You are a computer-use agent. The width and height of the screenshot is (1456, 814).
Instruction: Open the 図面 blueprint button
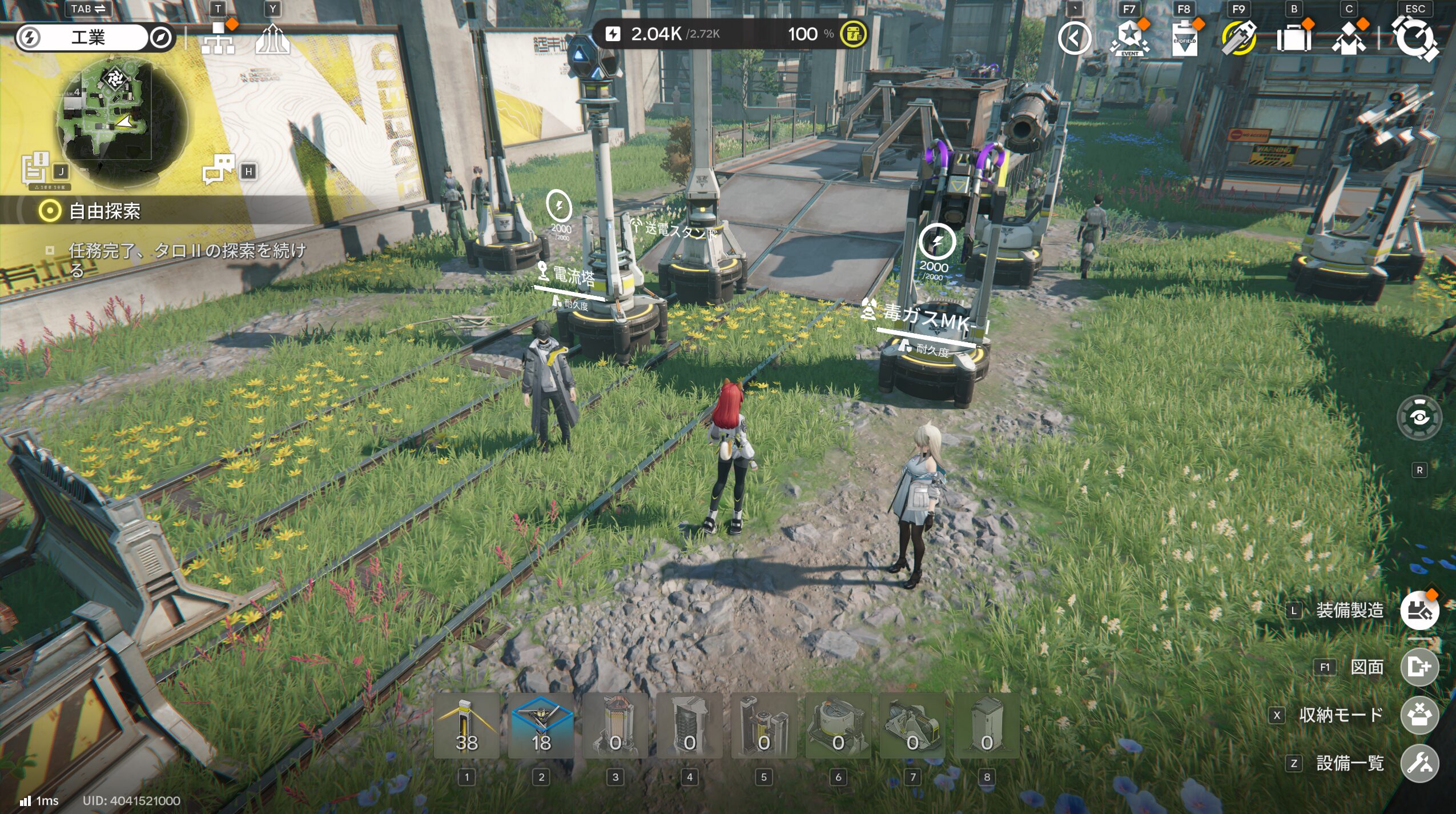click(1419, 667)
